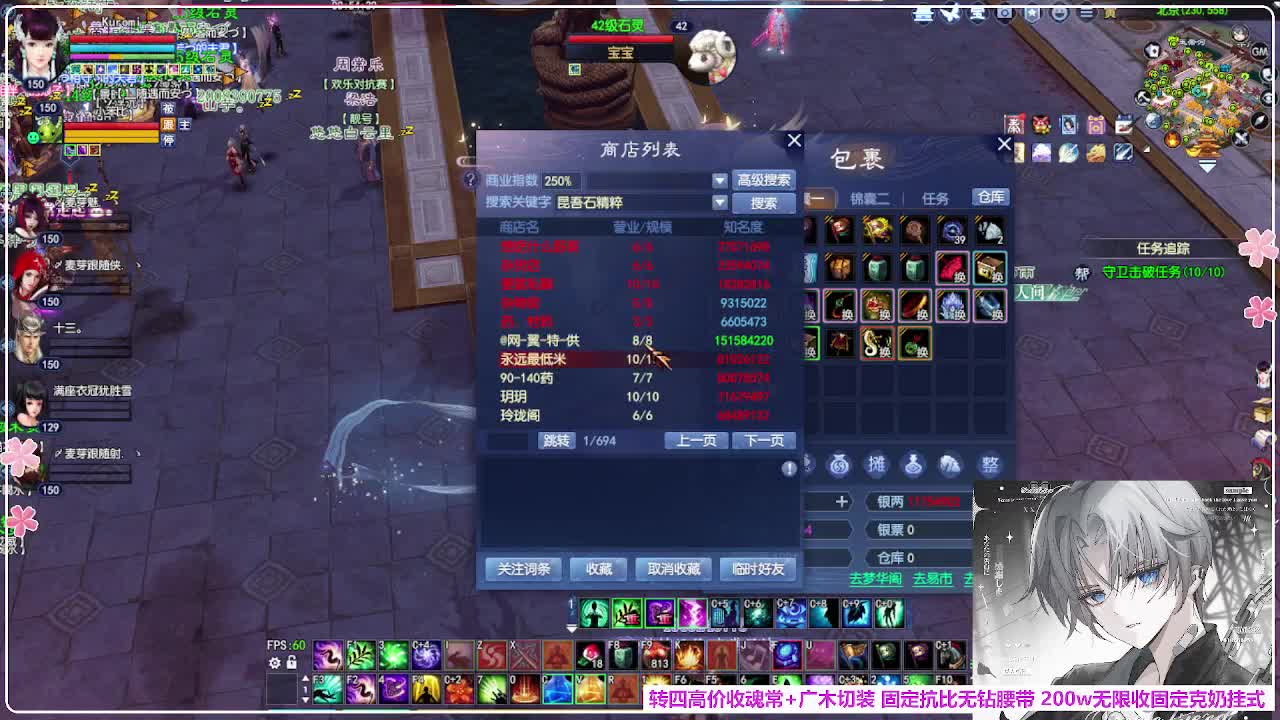The width and height of the screenshot is (1280, 720).
Task: Activate the flame skill on K hotkey
Action: tap(688, 655)
